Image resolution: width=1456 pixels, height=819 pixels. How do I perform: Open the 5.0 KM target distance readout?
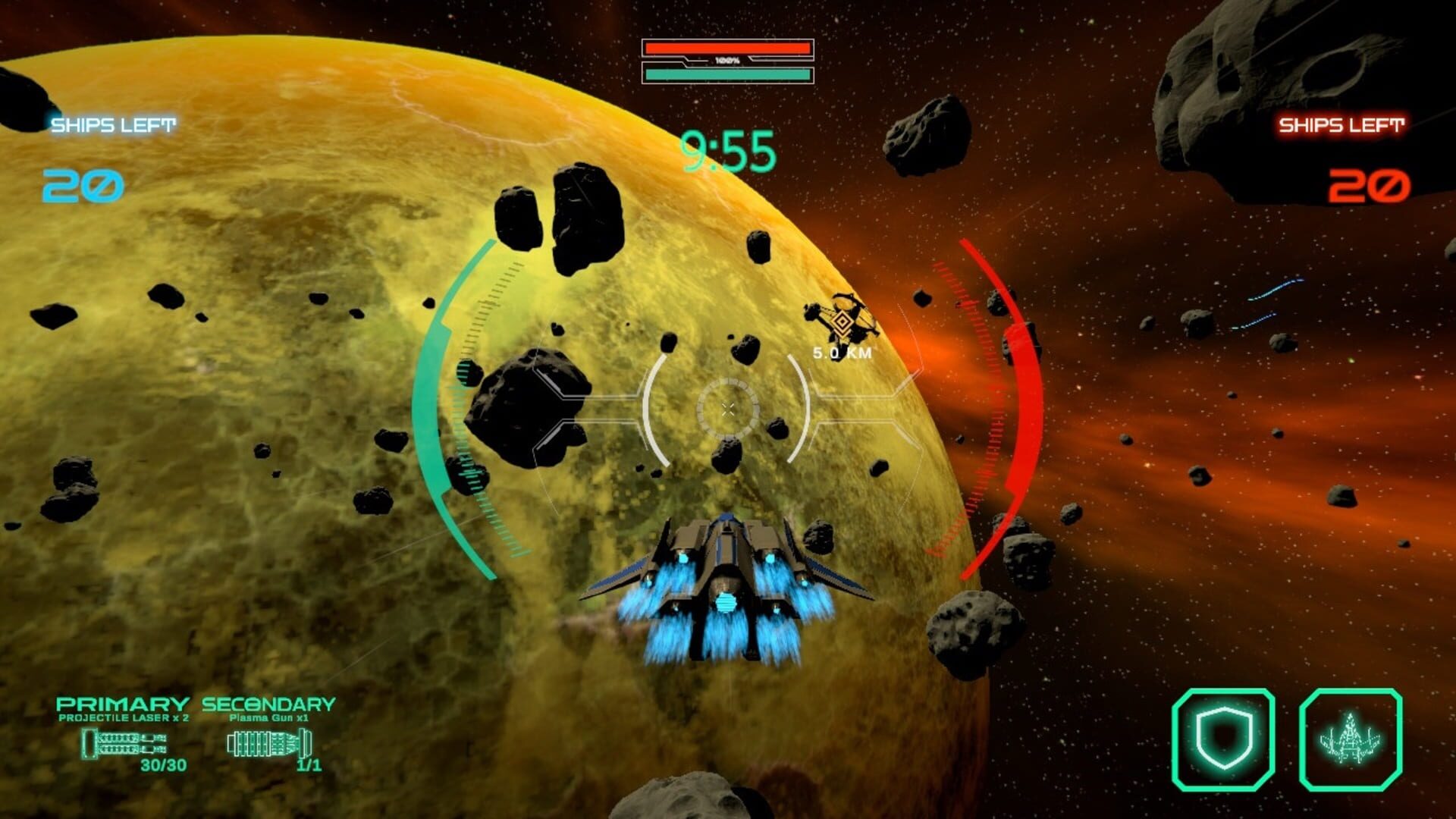point(842,352)
